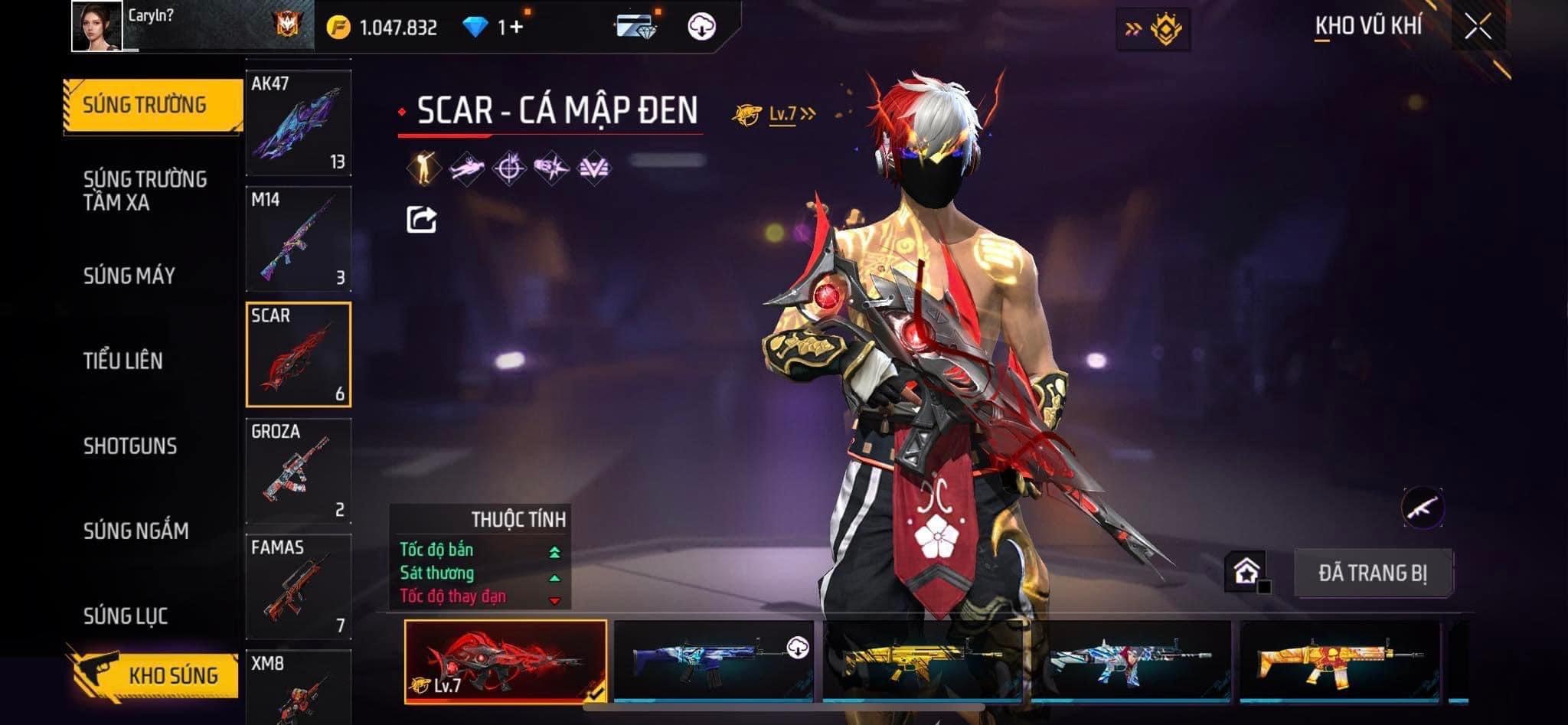Choose the blue SCAR skin with download icon
This screenshot has height=725, width=1568.
click(x=714, y=661)
